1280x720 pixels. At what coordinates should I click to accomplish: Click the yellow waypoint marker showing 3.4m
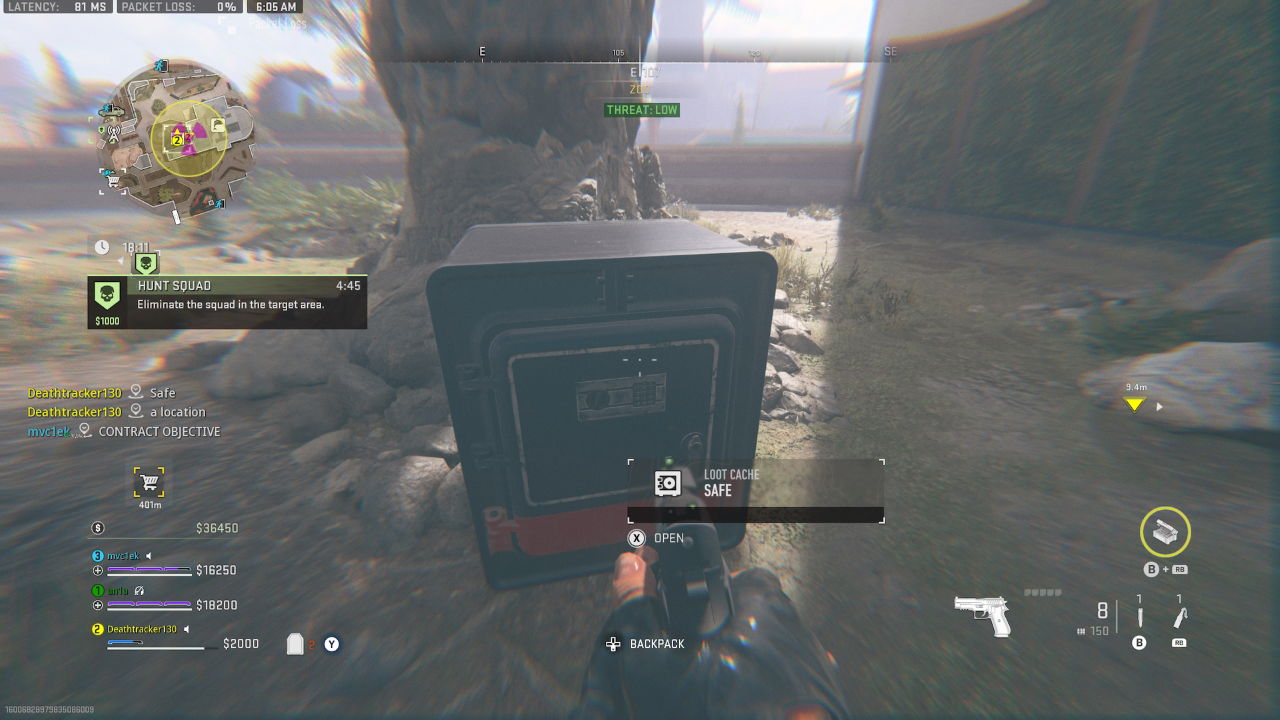1133,403
